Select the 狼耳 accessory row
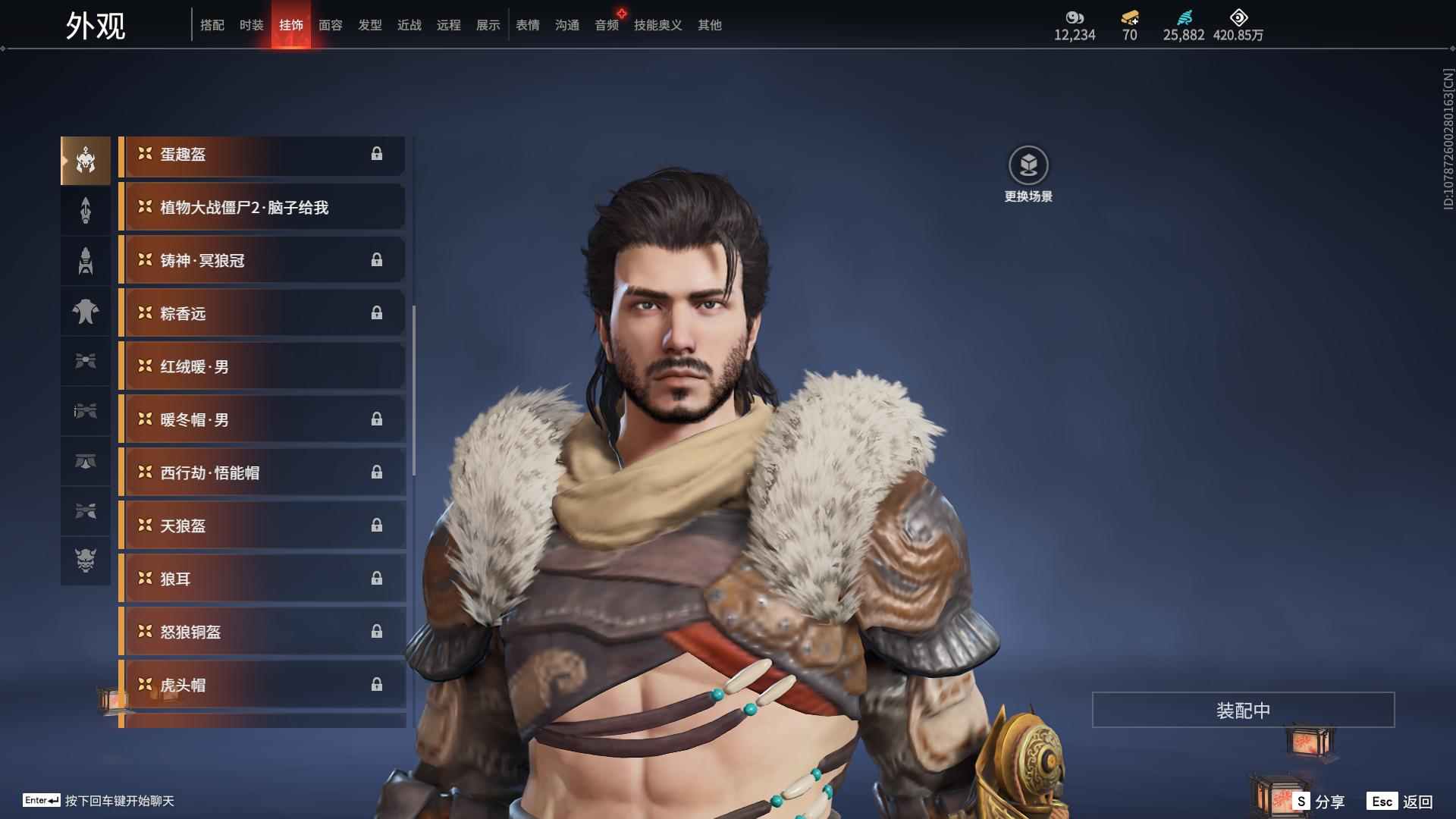The height and width of the screenshot is (819, 1456). [x=262, y=579]
